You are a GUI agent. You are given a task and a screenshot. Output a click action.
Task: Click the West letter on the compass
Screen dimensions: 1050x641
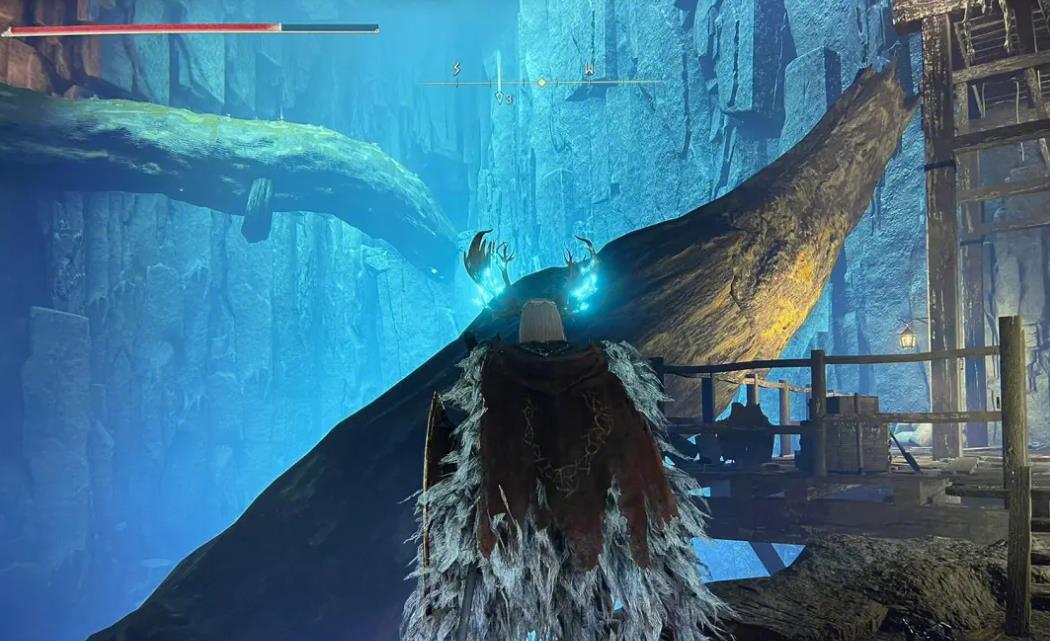pyautogui.click(x=589, y=70)
